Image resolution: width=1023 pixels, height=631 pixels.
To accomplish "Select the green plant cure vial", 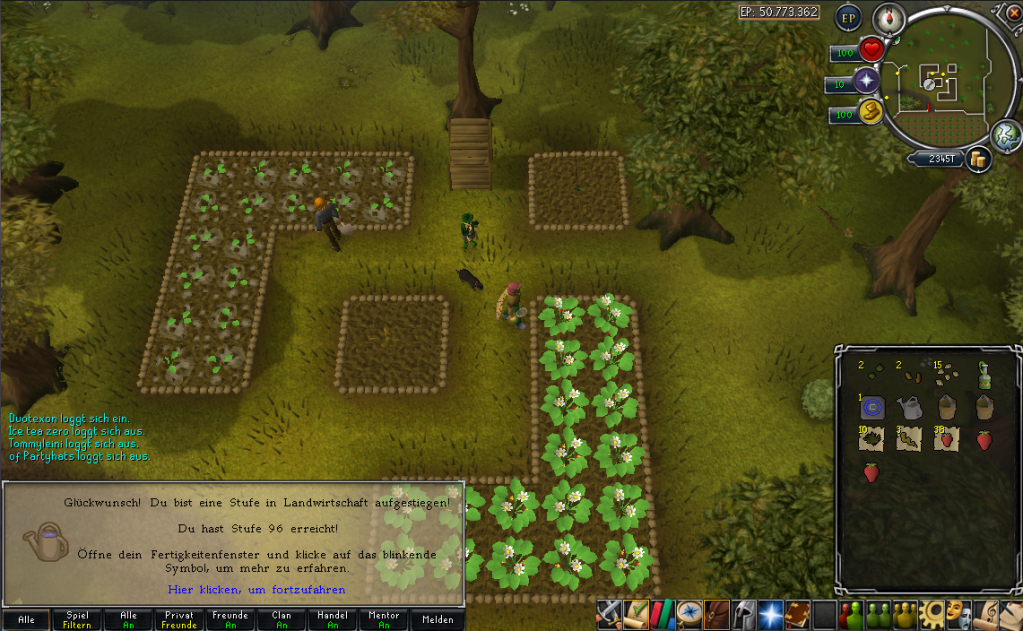I will pyautogui.click(x=983, y=376).
